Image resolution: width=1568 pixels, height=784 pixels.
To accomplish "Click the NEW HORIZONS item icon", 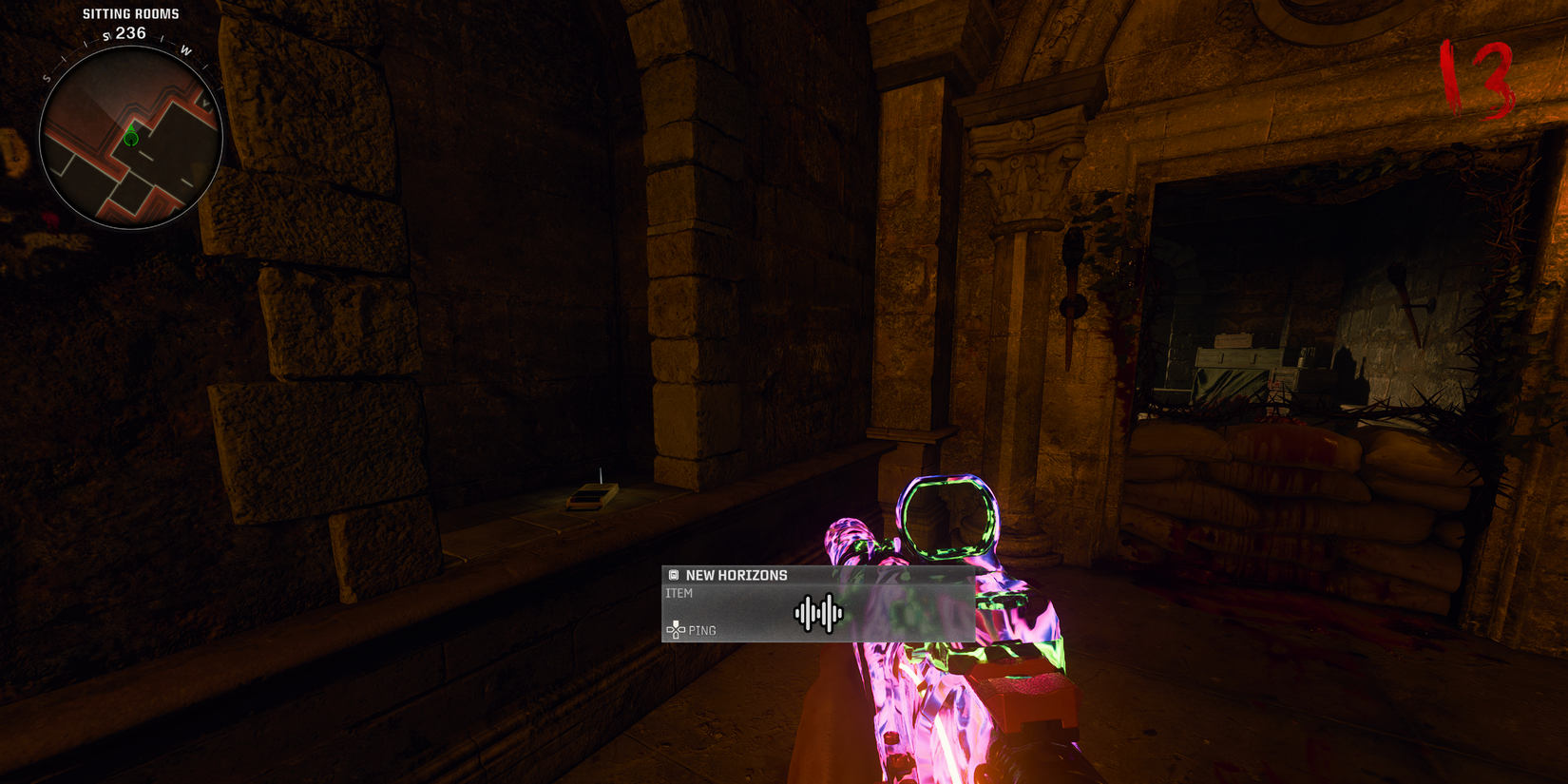I will pyautogui.click(x=675, y=574).
